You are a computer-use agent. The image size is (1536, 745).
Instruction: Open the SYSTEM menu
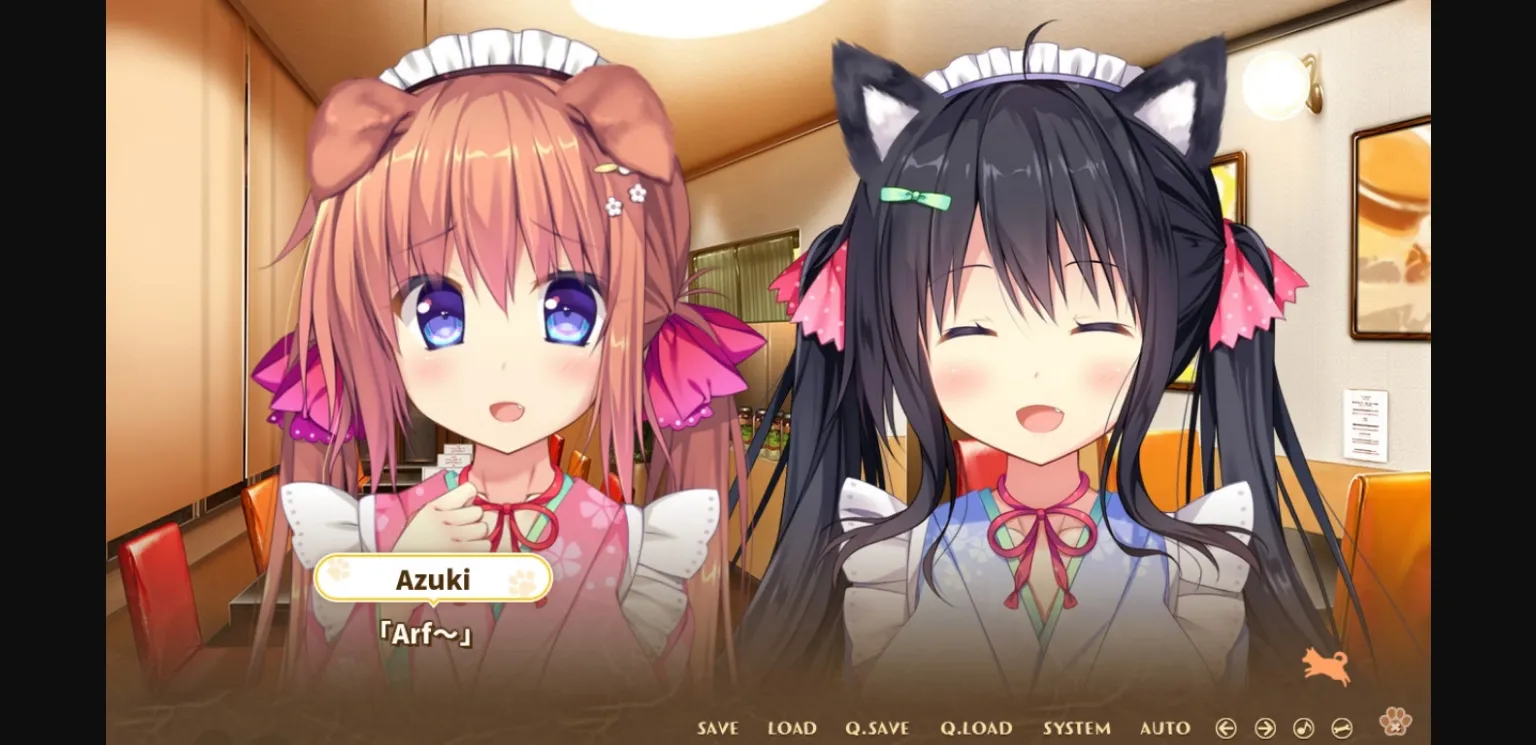click(x=1078, y=727)
